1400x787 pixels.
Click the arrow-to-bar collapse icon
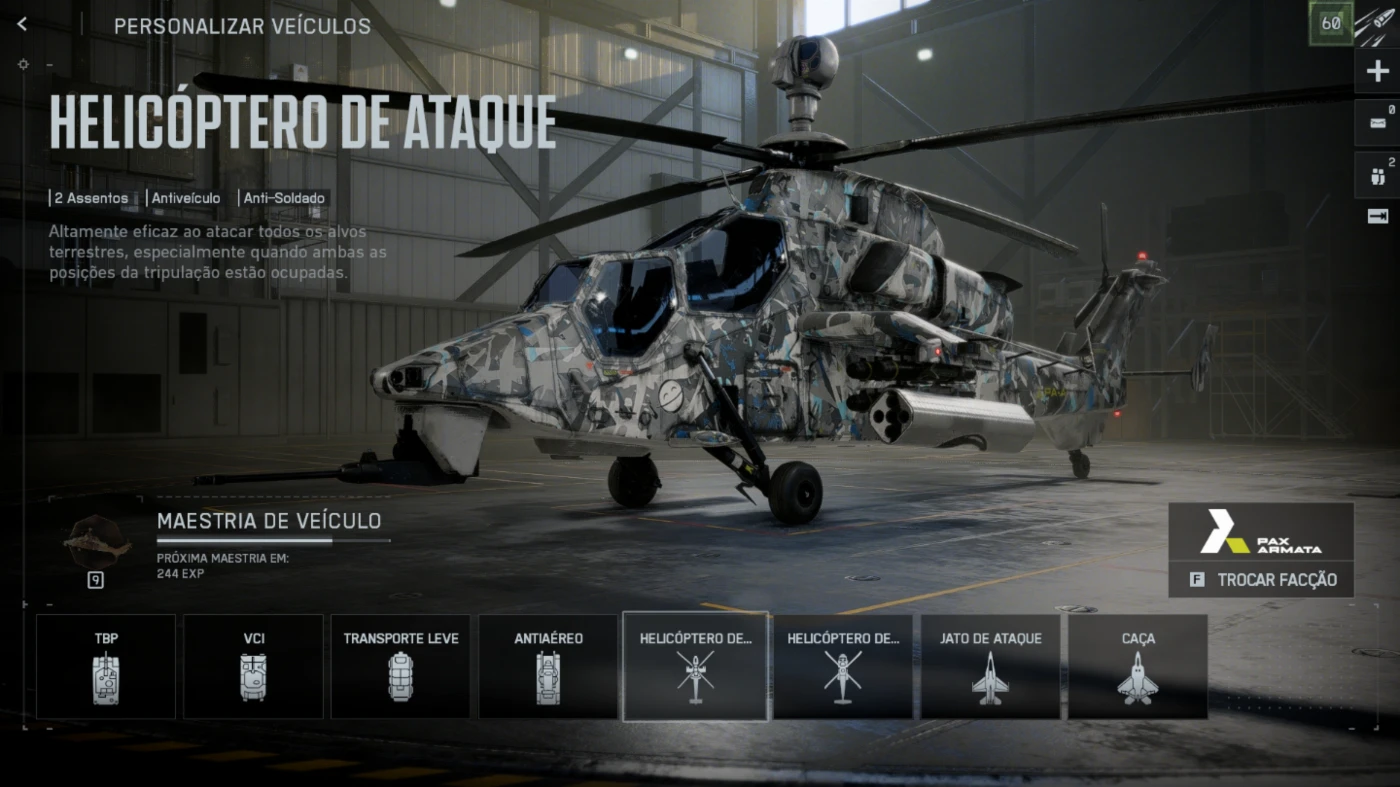(x=1377, y=216)
